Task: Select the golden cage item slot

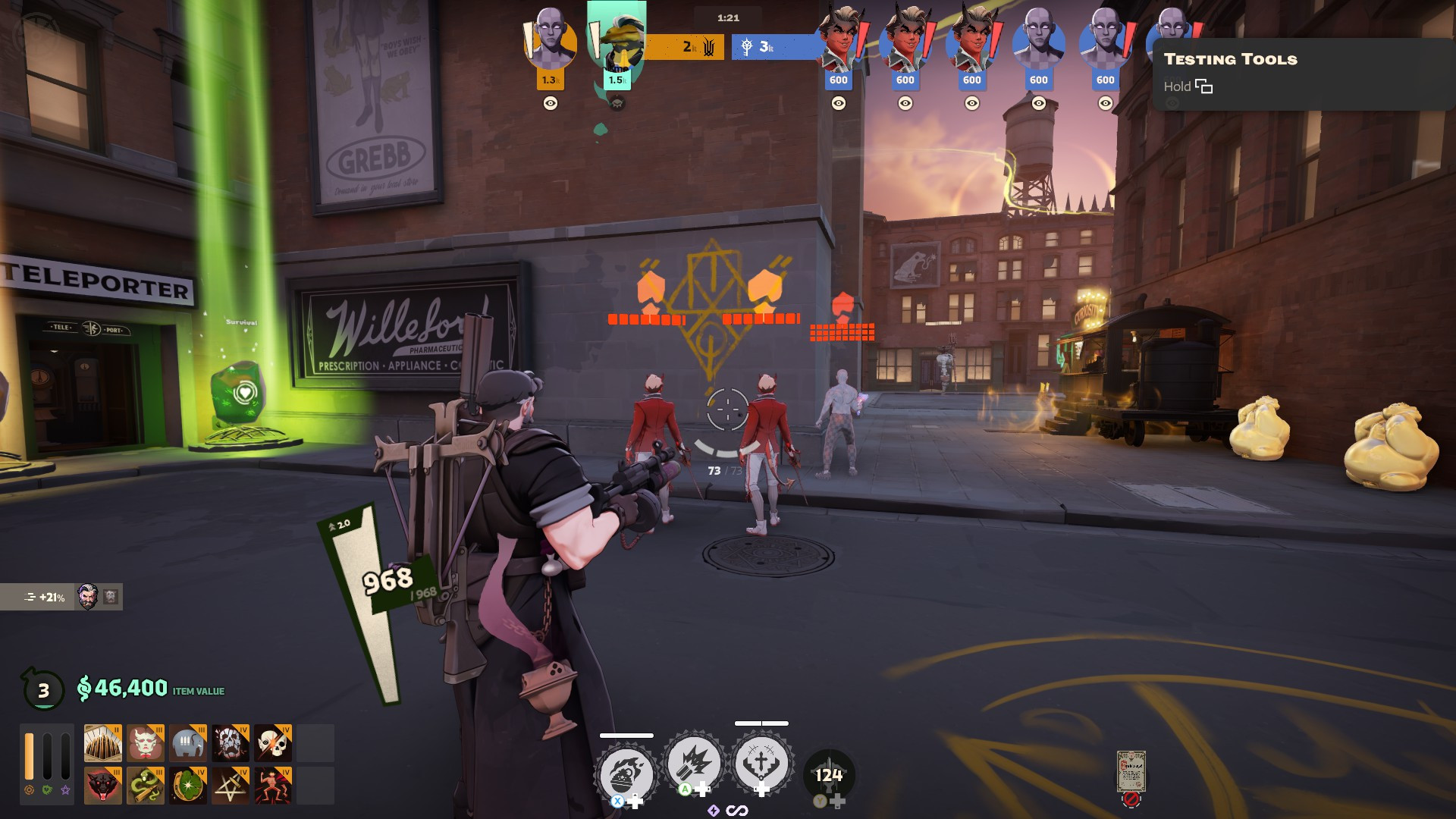Action: 102,743
